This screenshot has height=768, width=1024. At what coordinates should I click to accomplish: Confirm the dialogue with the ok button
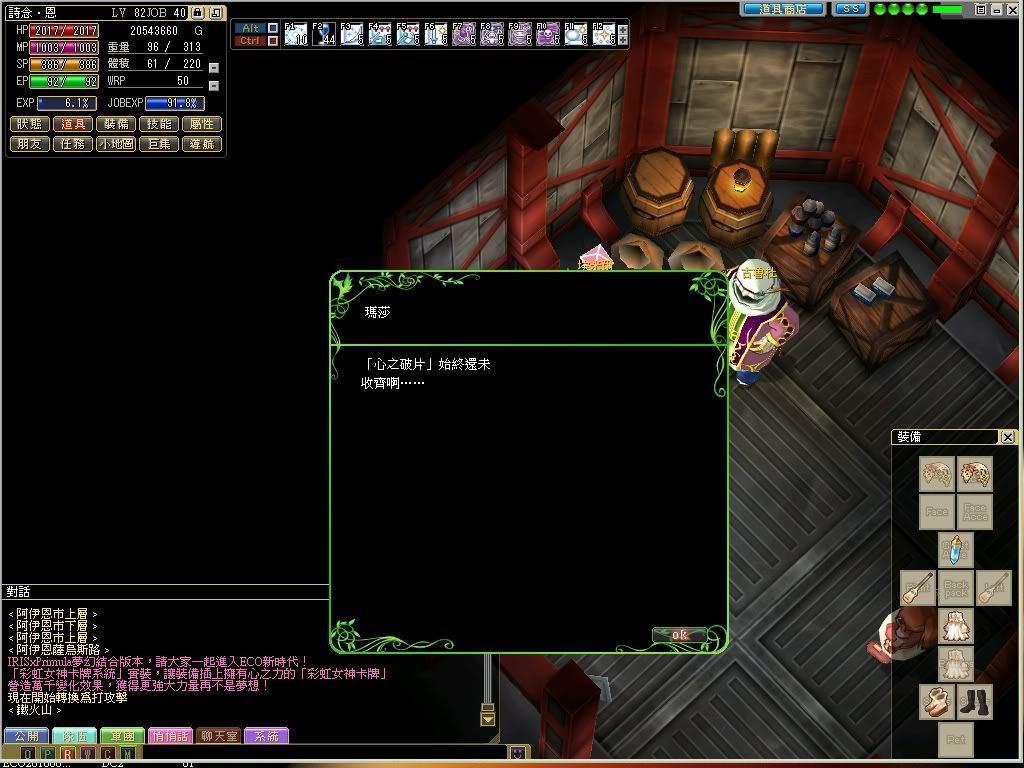[679, 635]
